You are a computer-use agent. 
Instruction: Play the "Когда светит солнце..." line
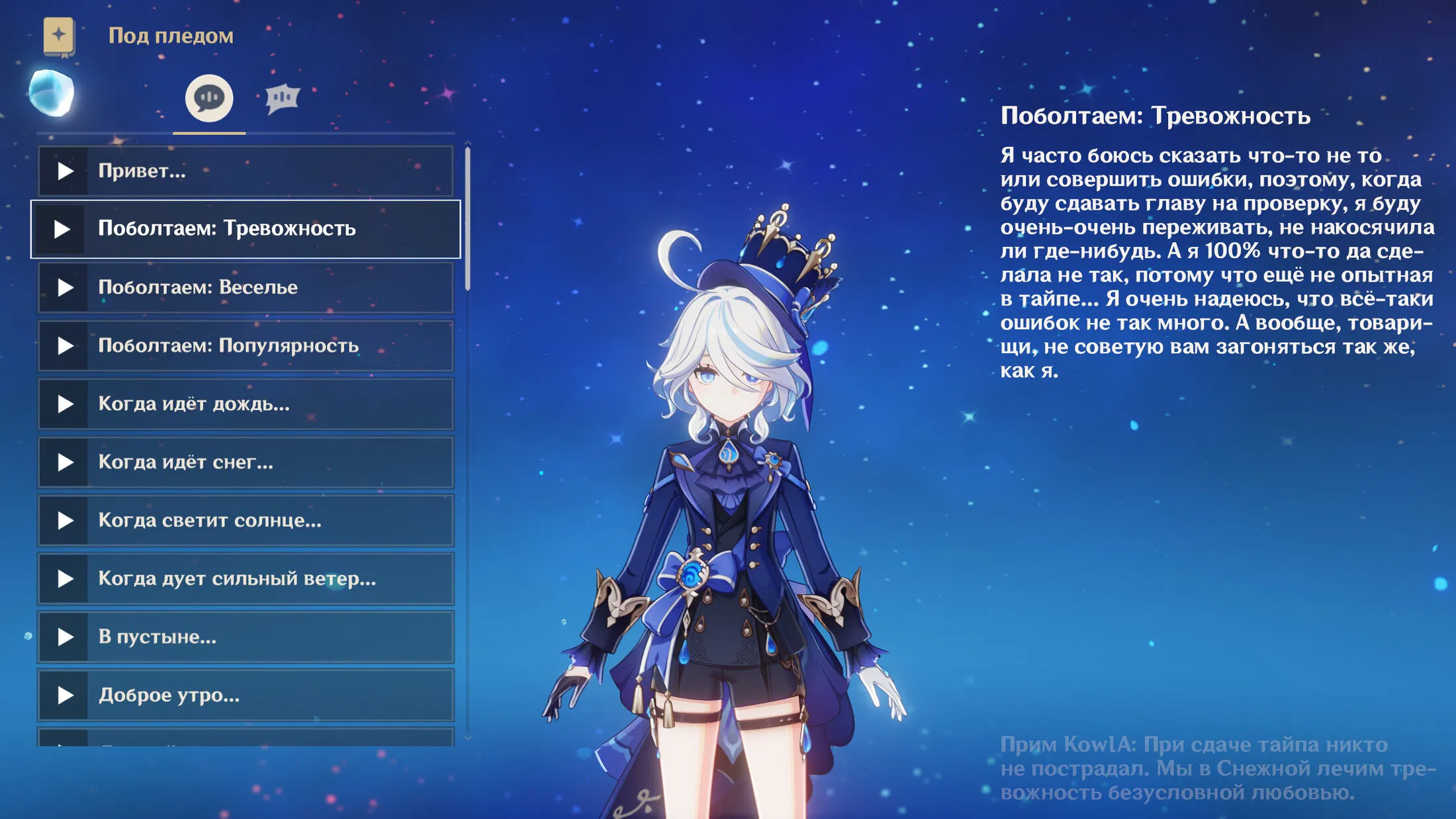[65, 521]
